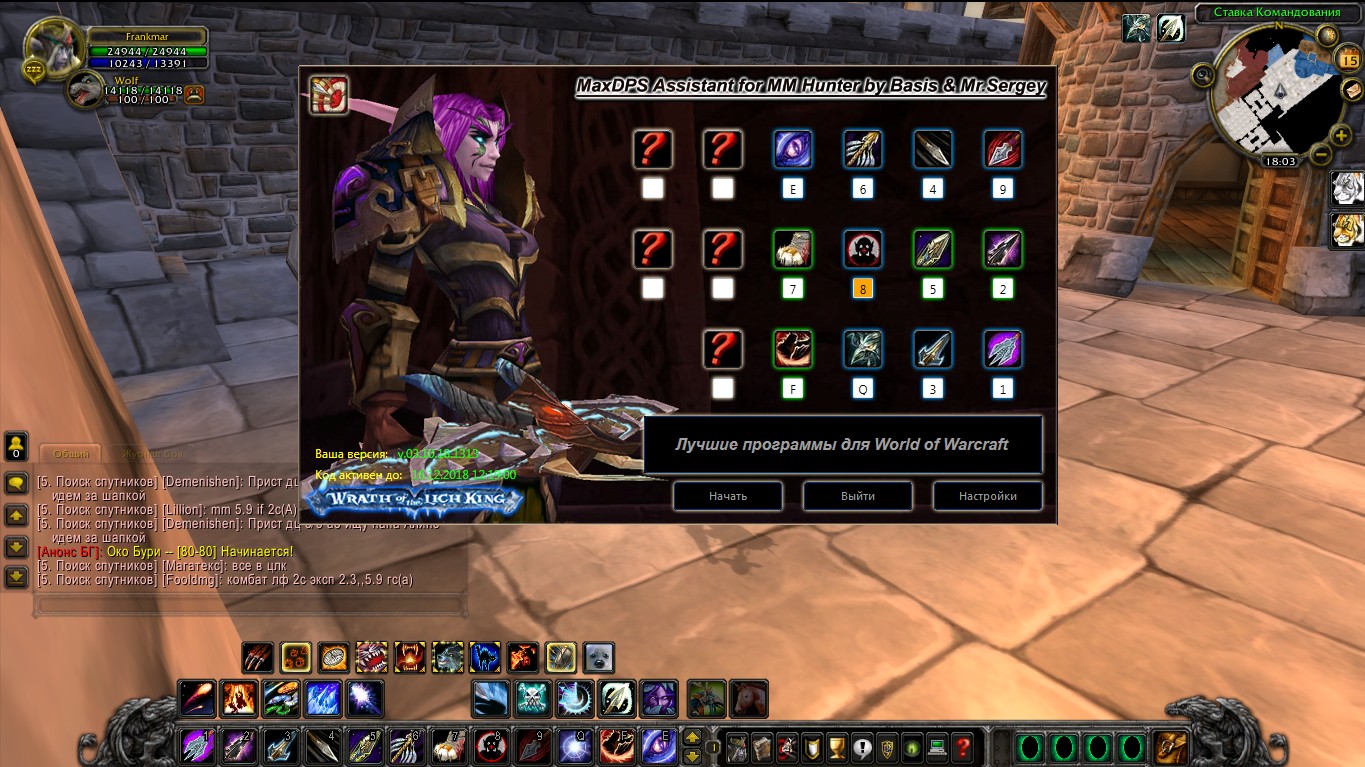
Task: Zoom in the minimap with plus button
Action: (x=1341, y=135)
